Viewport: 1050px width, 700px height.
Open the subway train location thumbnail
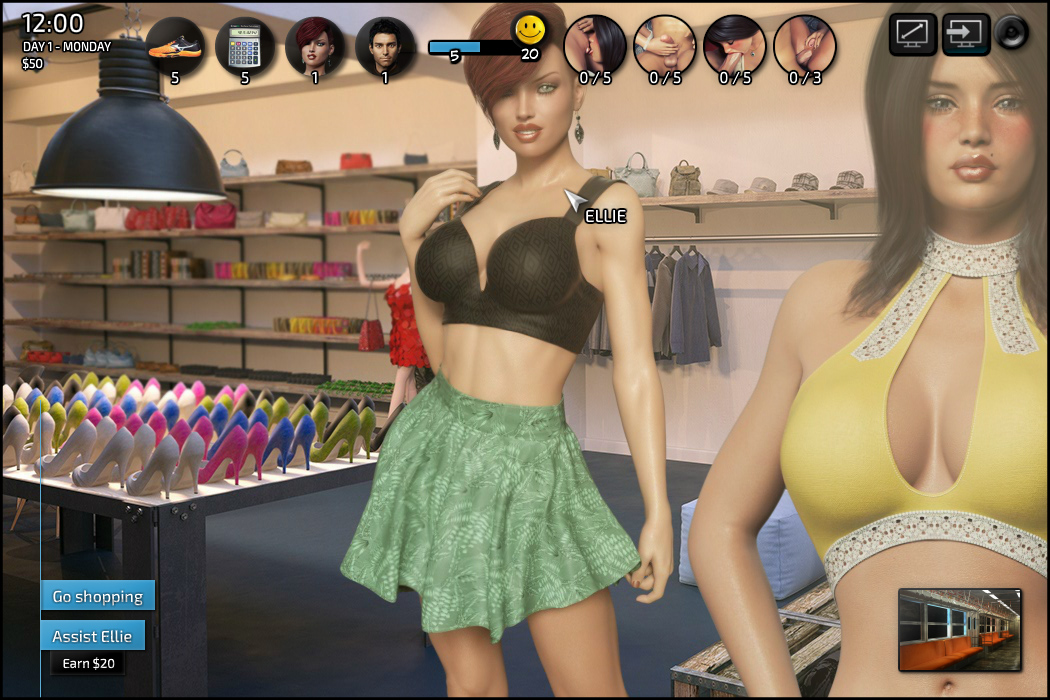click(959, 629)
